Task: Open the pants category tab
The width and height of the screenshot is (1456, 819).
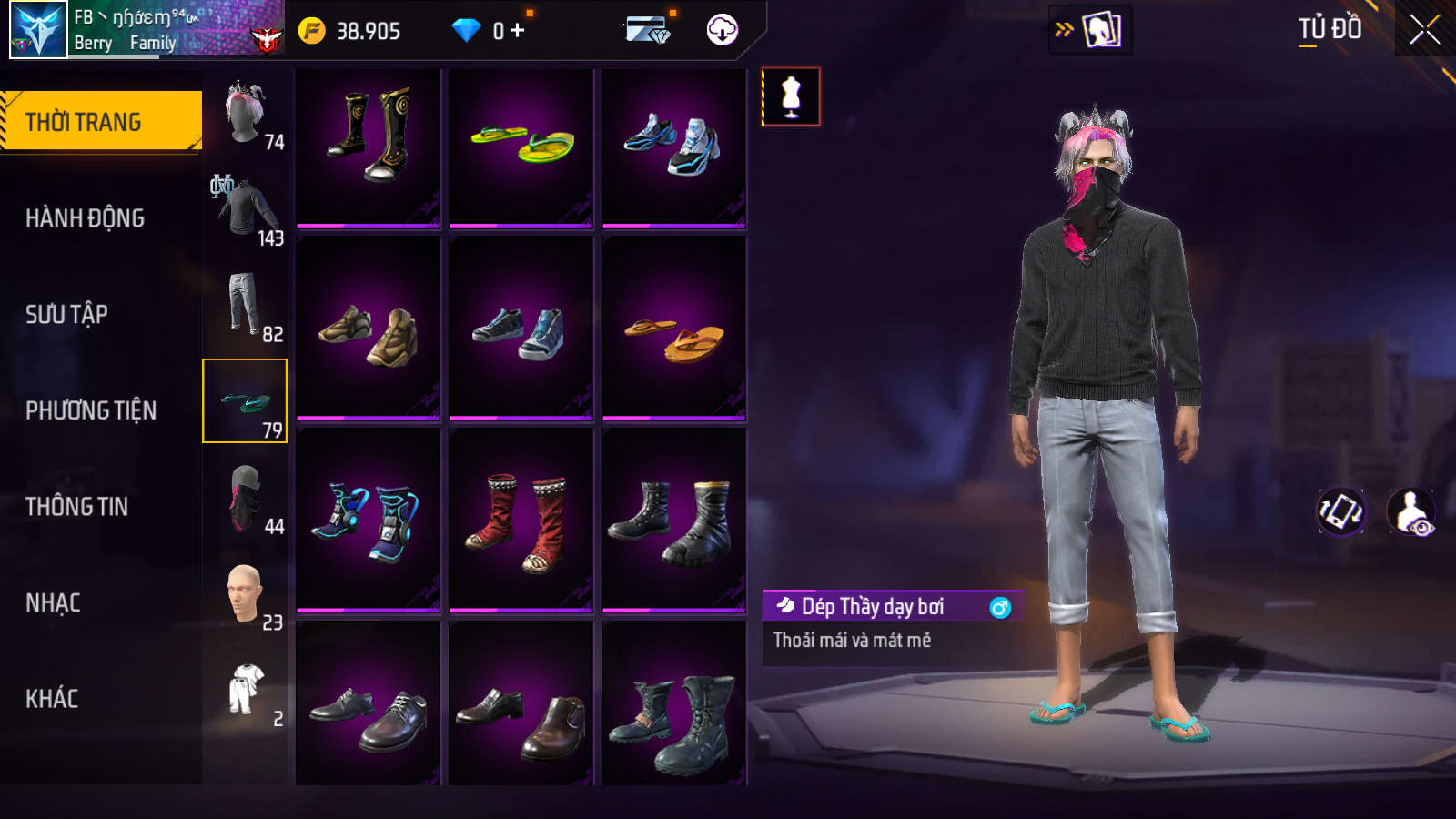Action: click(245, 305)
